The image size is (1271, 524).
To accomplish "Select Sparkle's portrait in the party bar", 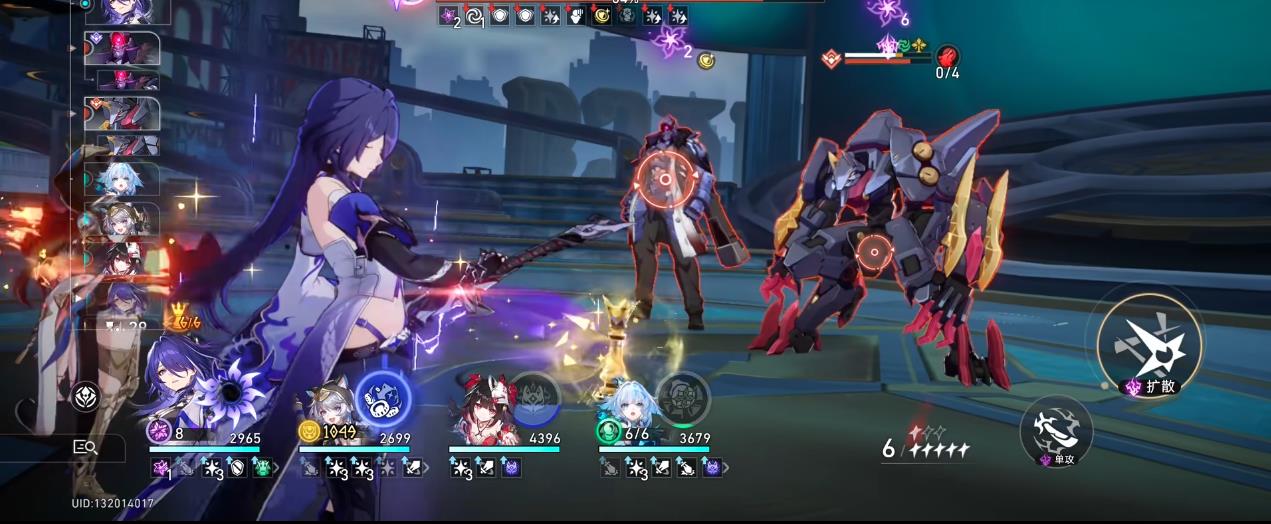I will [480, 405].
